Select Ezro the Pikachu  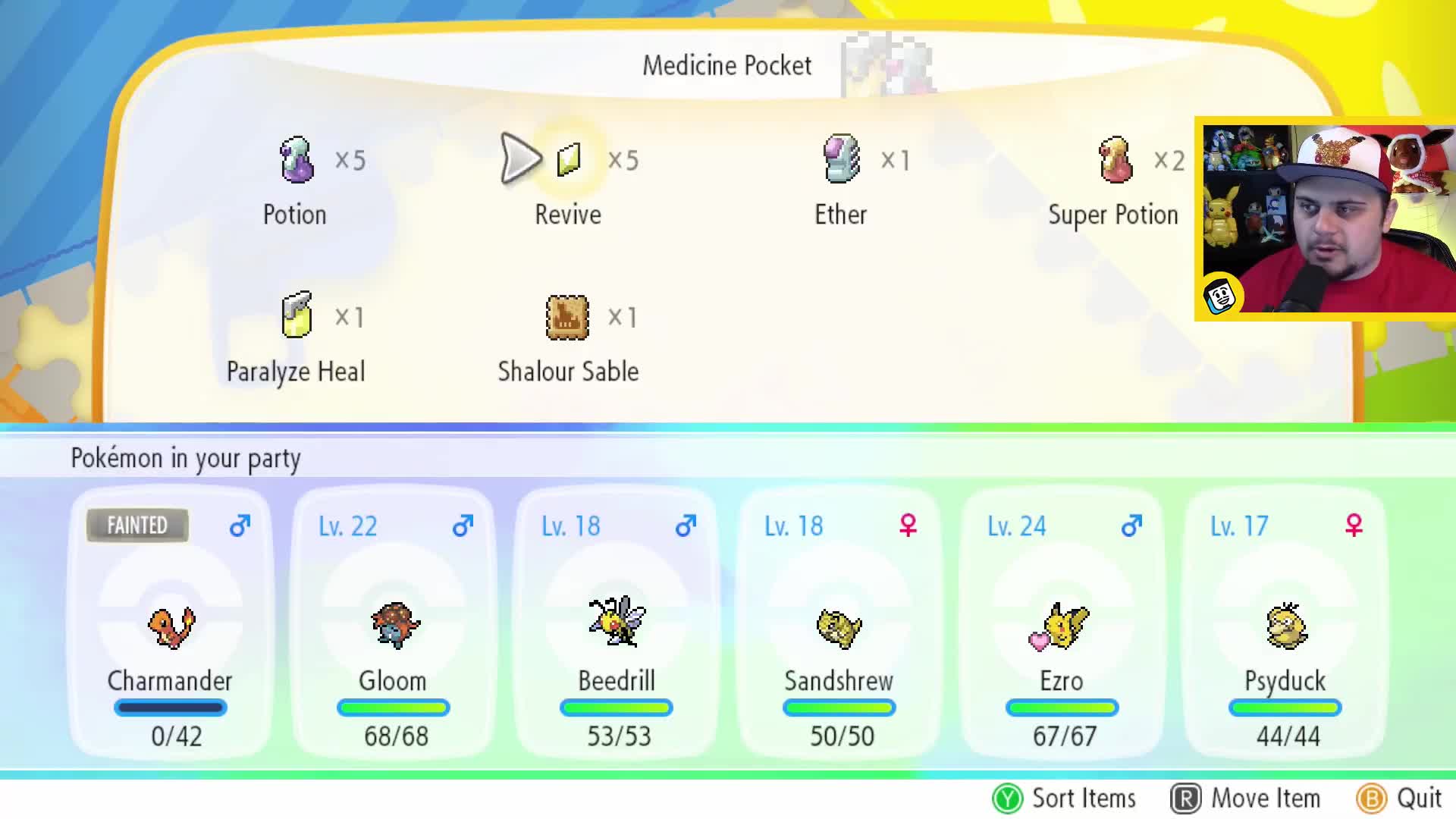(1062, 626)
